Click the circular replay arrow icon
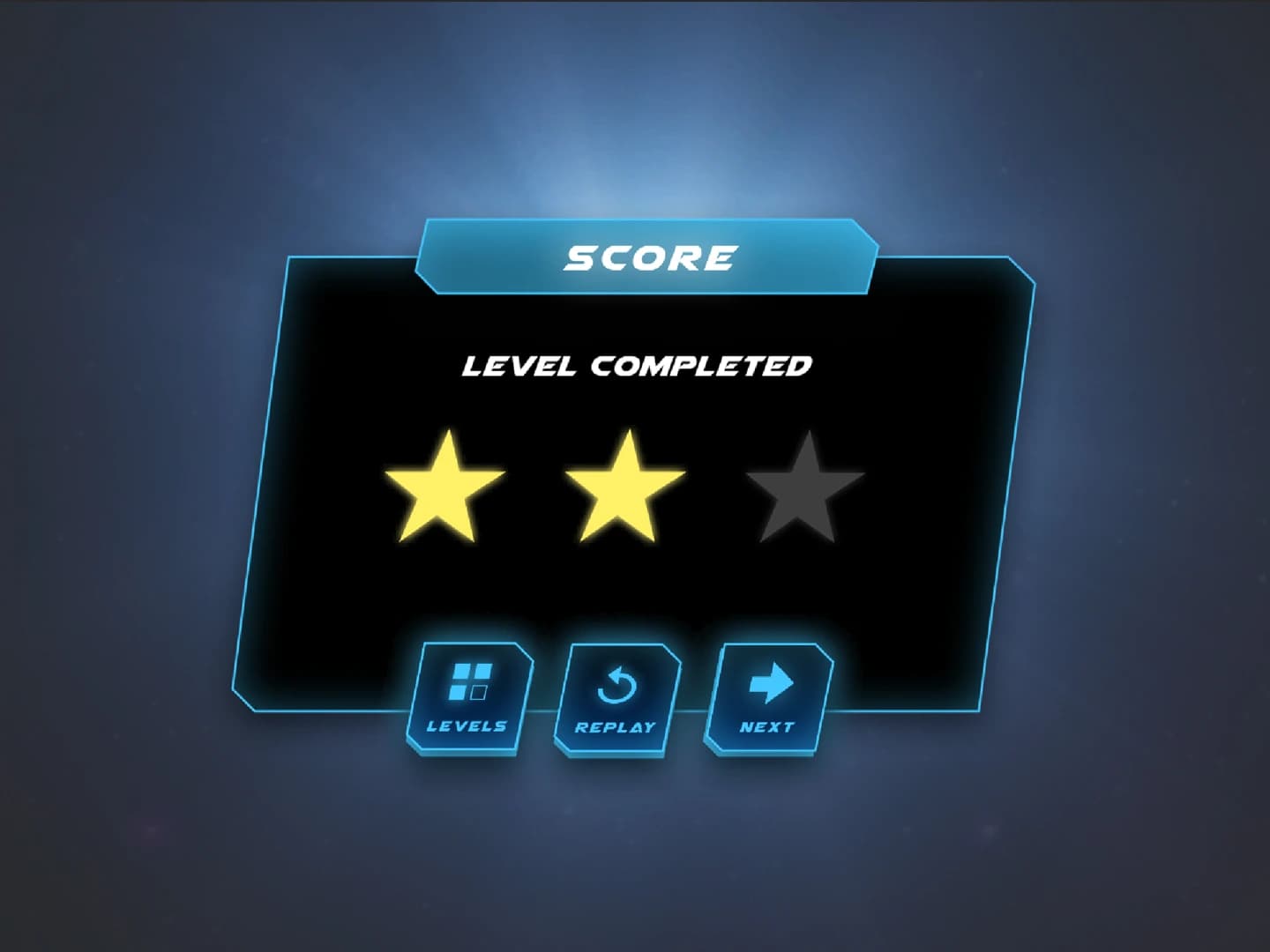 coord(617,683)
